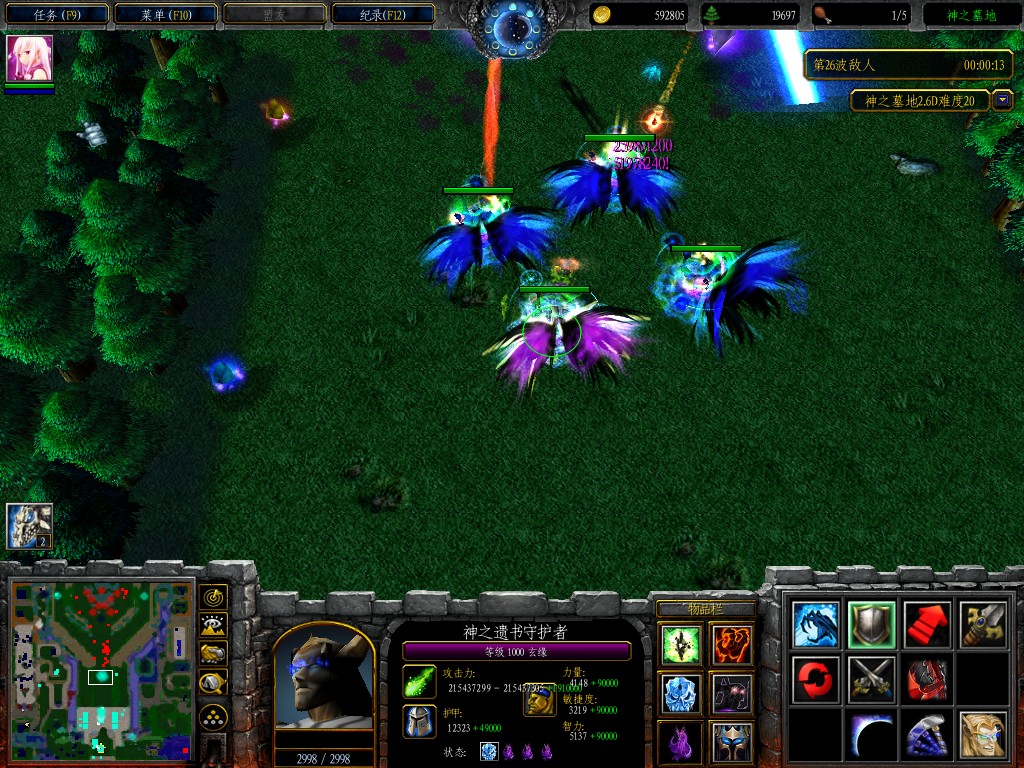The height and width of the screenshot is (768, 1024).
Task: Activate the red up-arrow ability
Action: point(927,625)
